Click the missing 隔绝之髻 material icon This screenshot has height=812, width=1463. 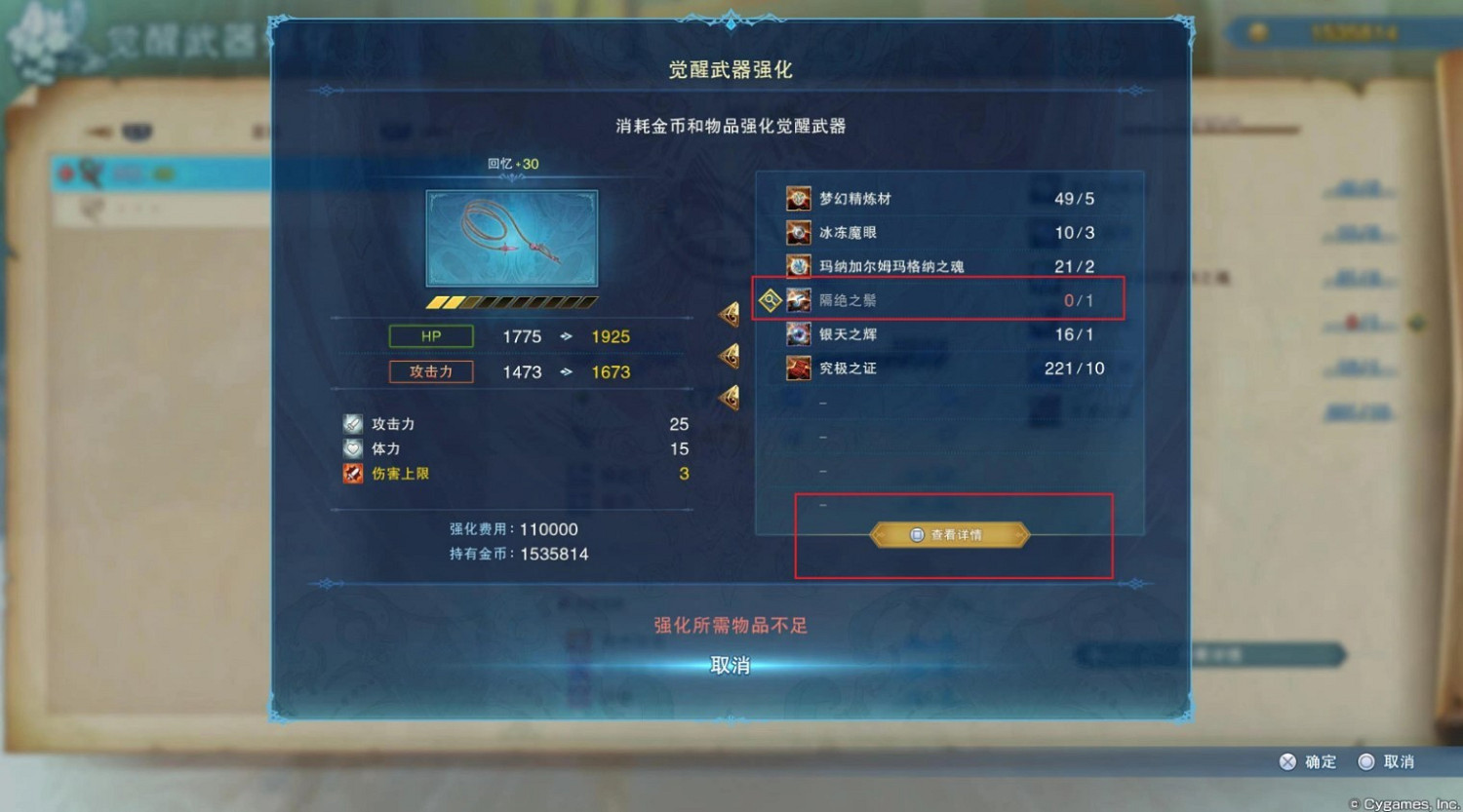tap(798, 299)
